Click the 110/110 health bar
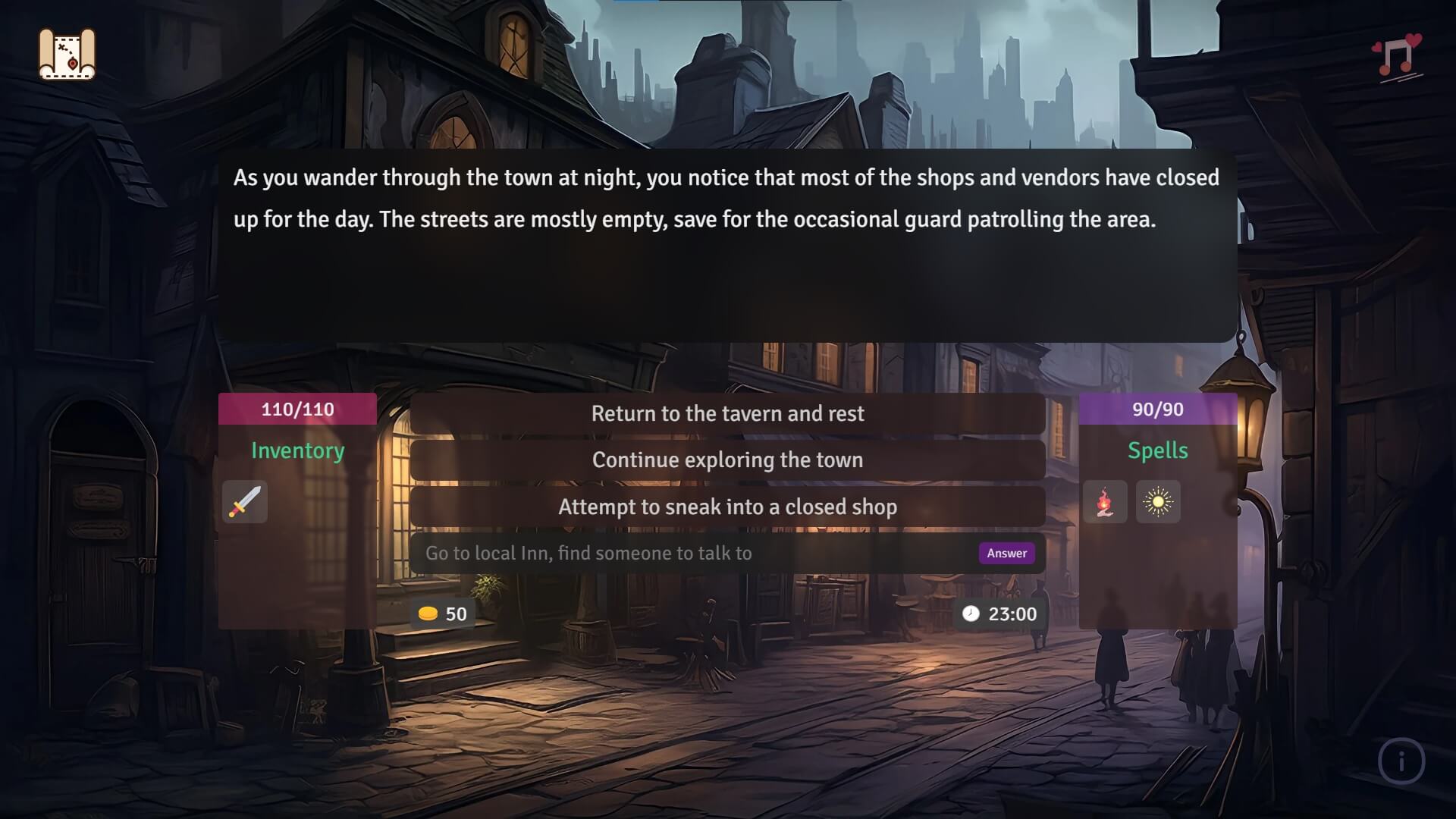Screen dimensions: 1456x819 297,408
